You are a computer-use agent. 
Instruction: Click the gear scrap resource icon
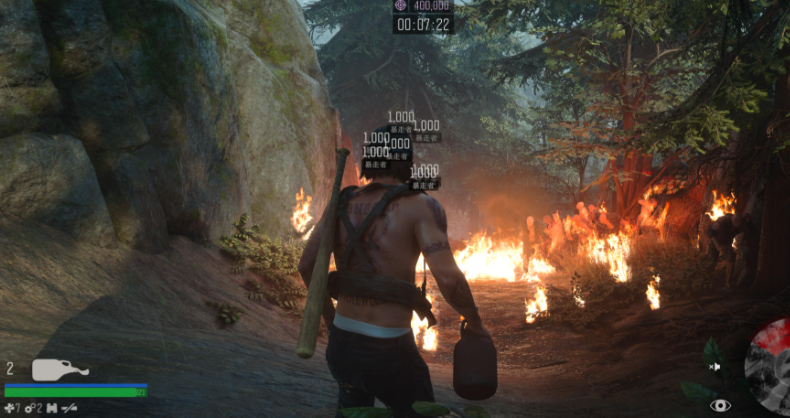point(30,408)
